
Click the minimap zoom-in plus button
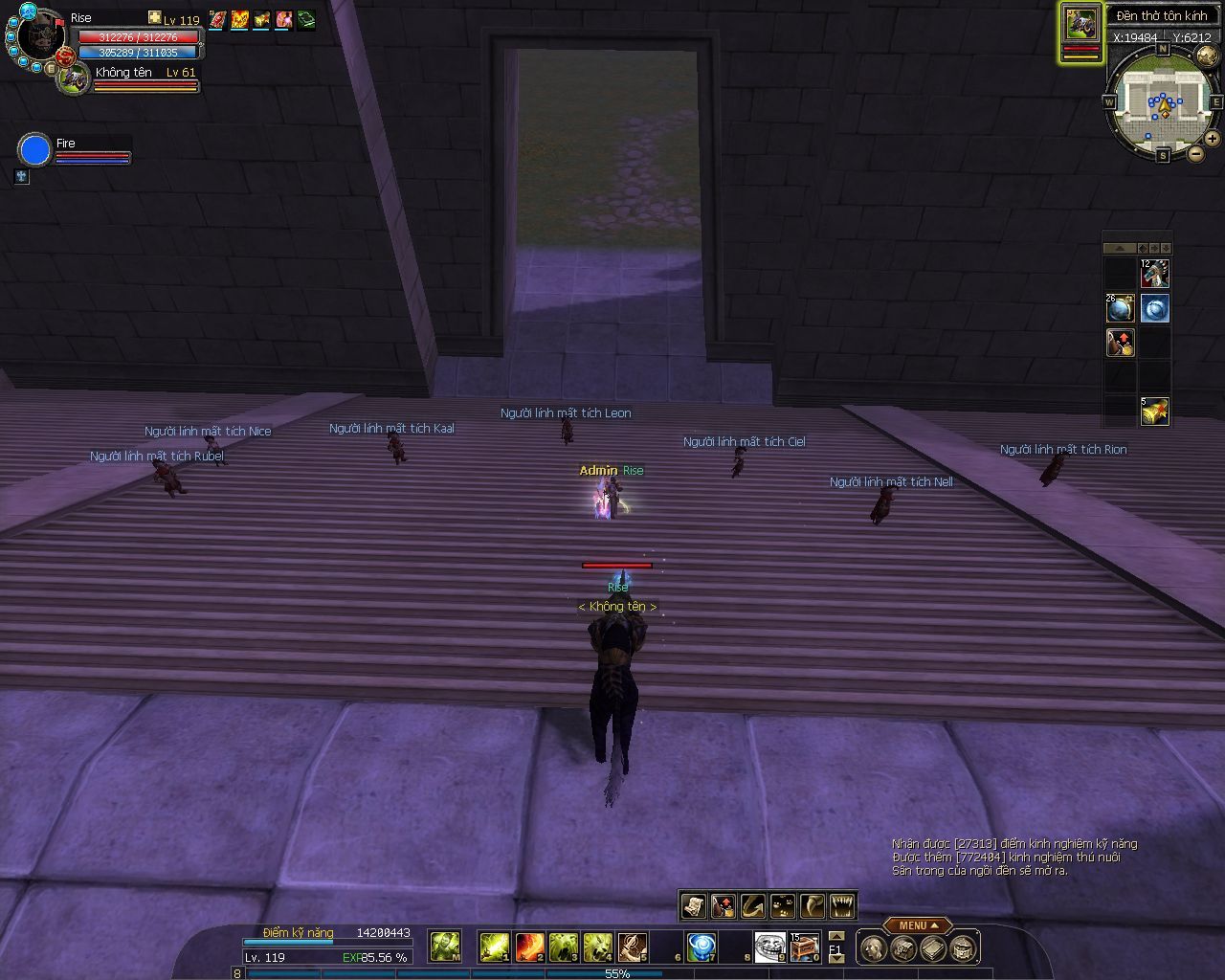(x=1213, y=138)
